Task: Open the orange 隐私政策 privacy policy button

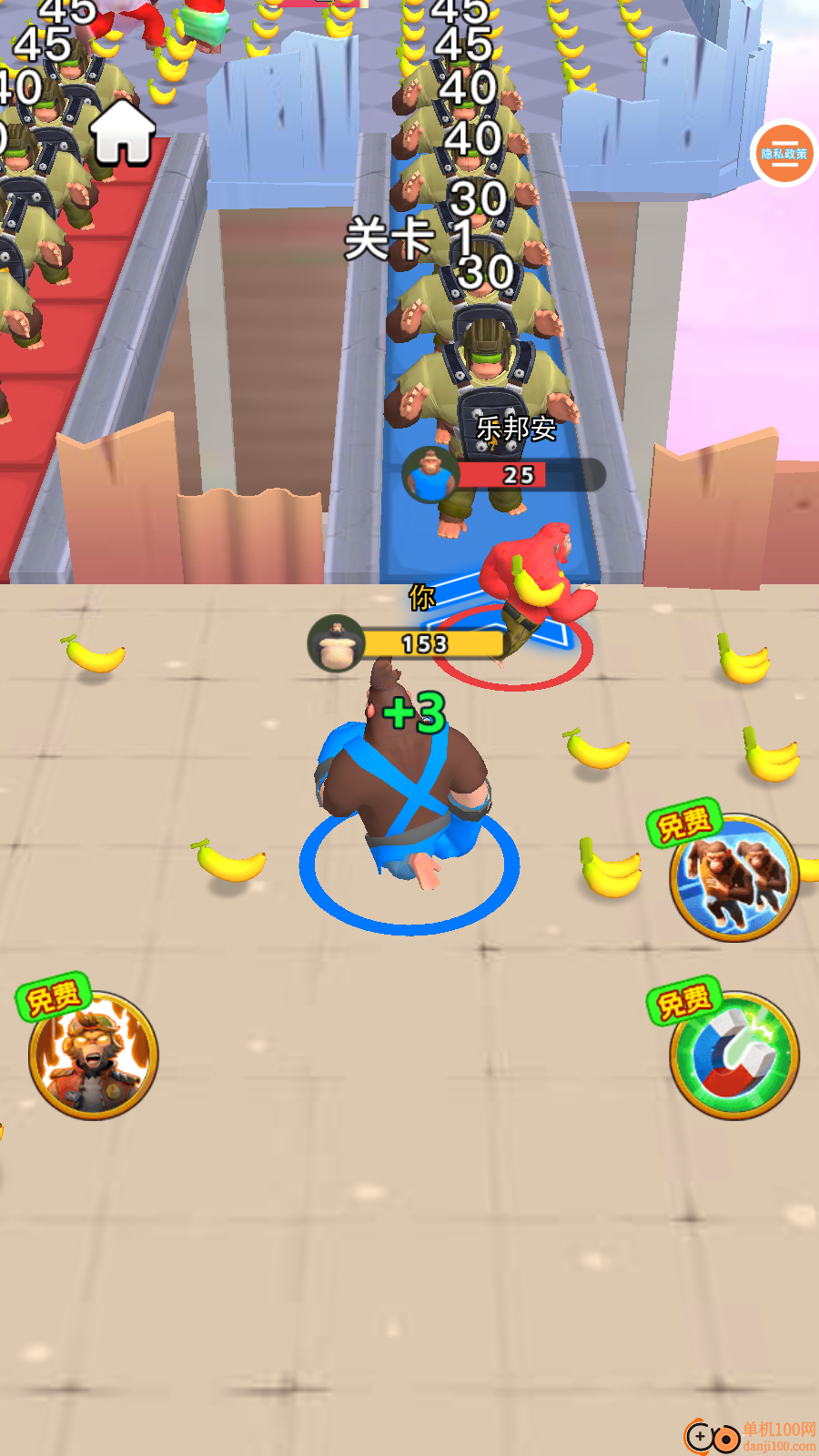Action: click(784, 153)
